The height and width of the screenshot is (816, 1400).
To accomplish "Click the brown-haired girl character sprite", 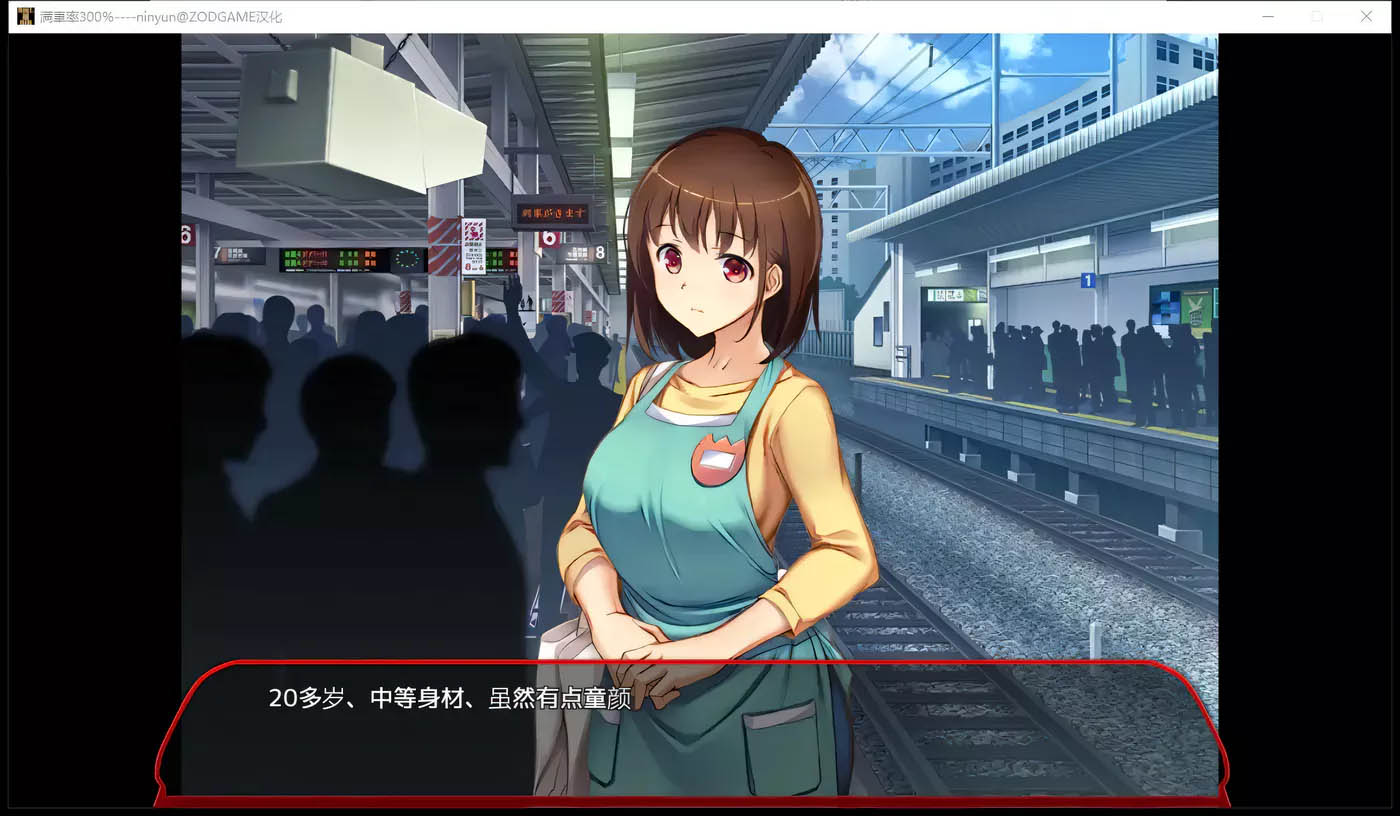I will 700,400.
